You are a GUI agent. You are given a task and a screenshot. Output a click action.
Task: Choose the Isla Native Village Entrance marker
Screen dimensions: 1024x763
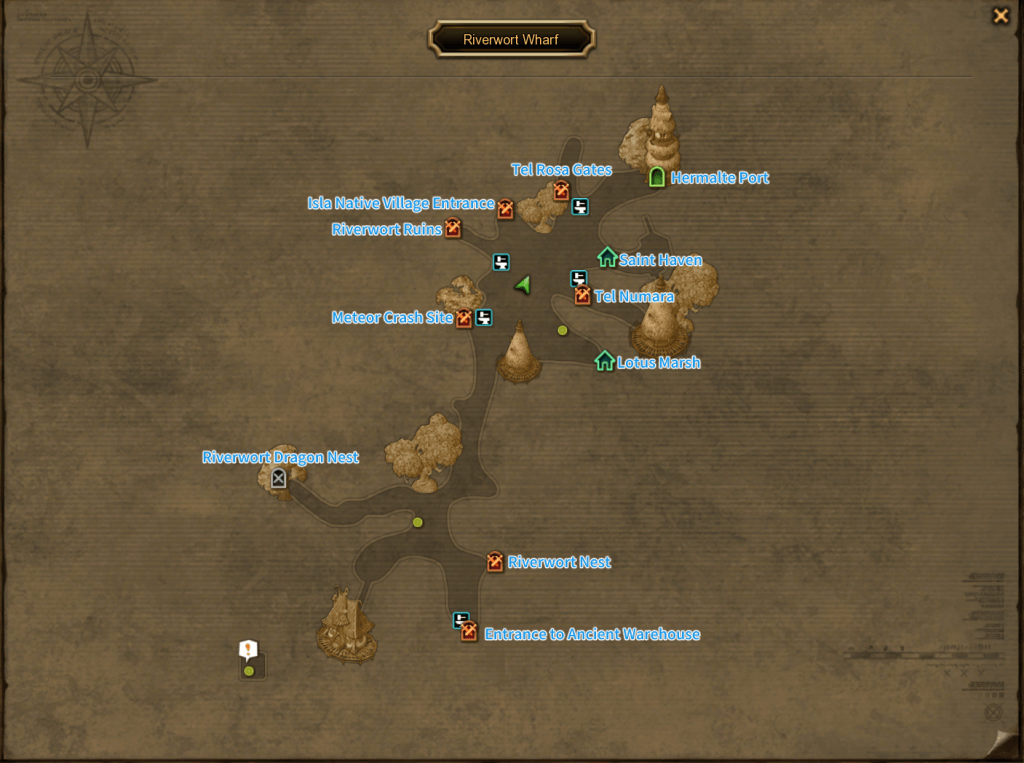(506, 209)
